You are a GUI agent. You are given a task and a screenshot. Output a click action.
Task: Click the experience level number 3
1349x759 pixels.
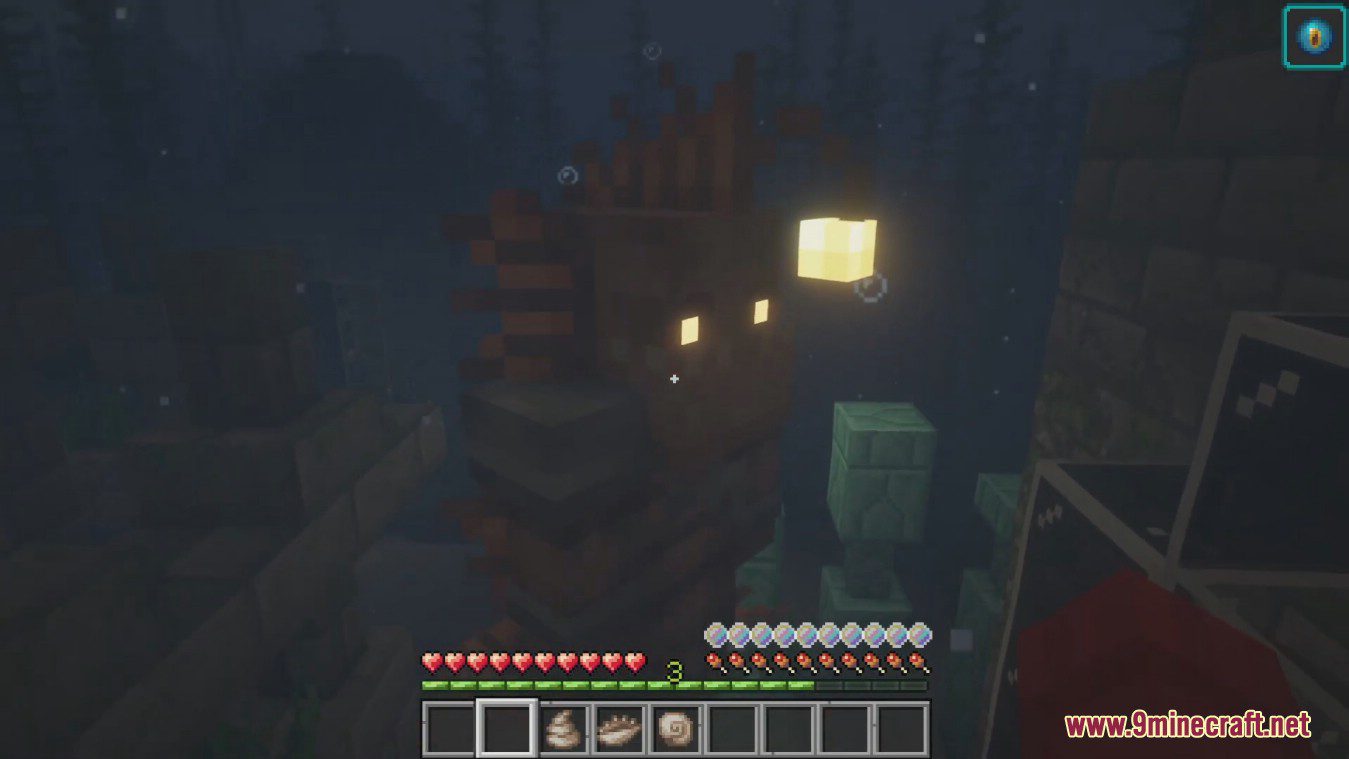click(x=672, y=672)
